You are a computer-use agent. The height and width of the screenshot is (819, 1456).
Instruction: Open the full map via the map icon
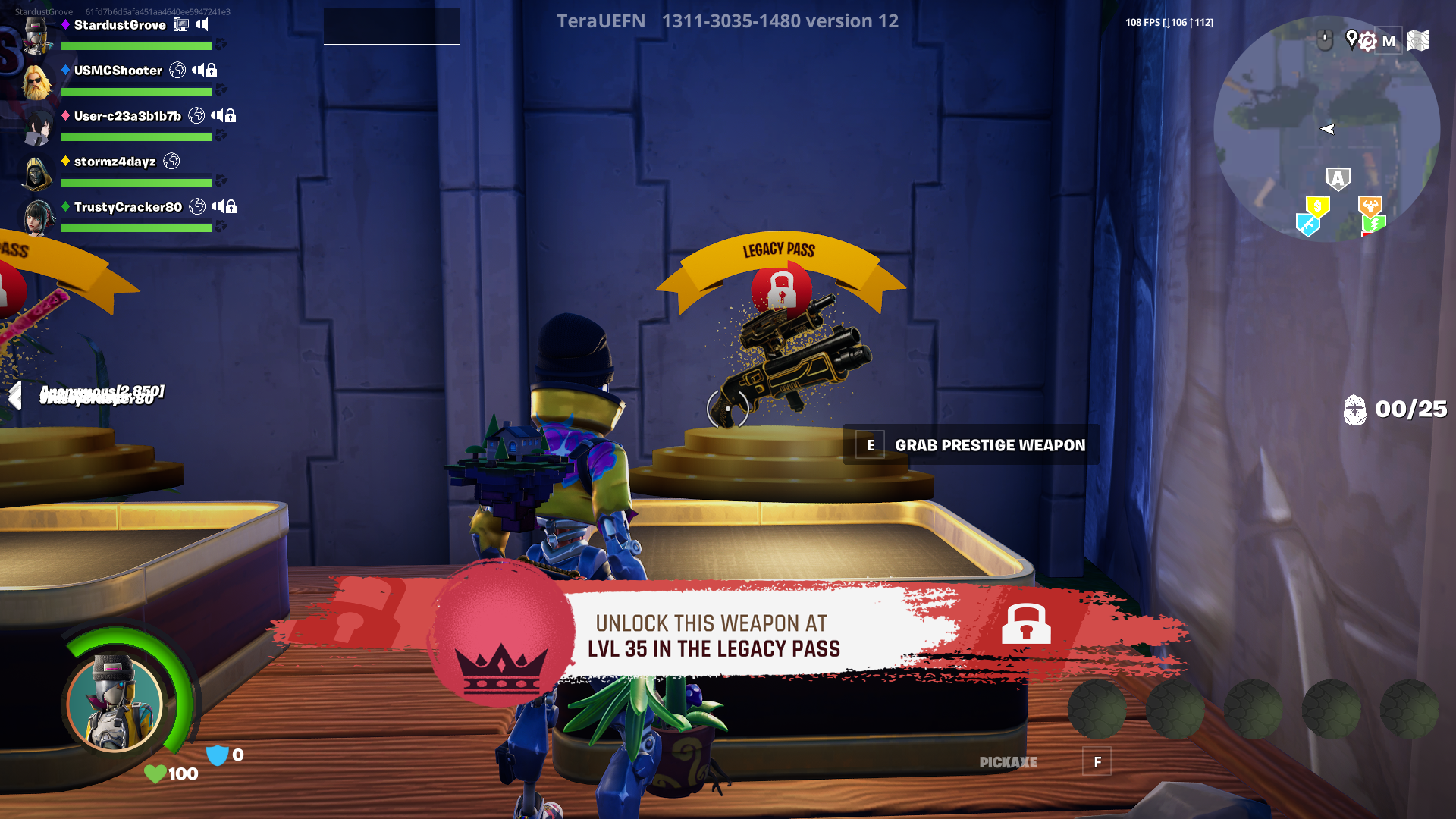[1419, 41]
